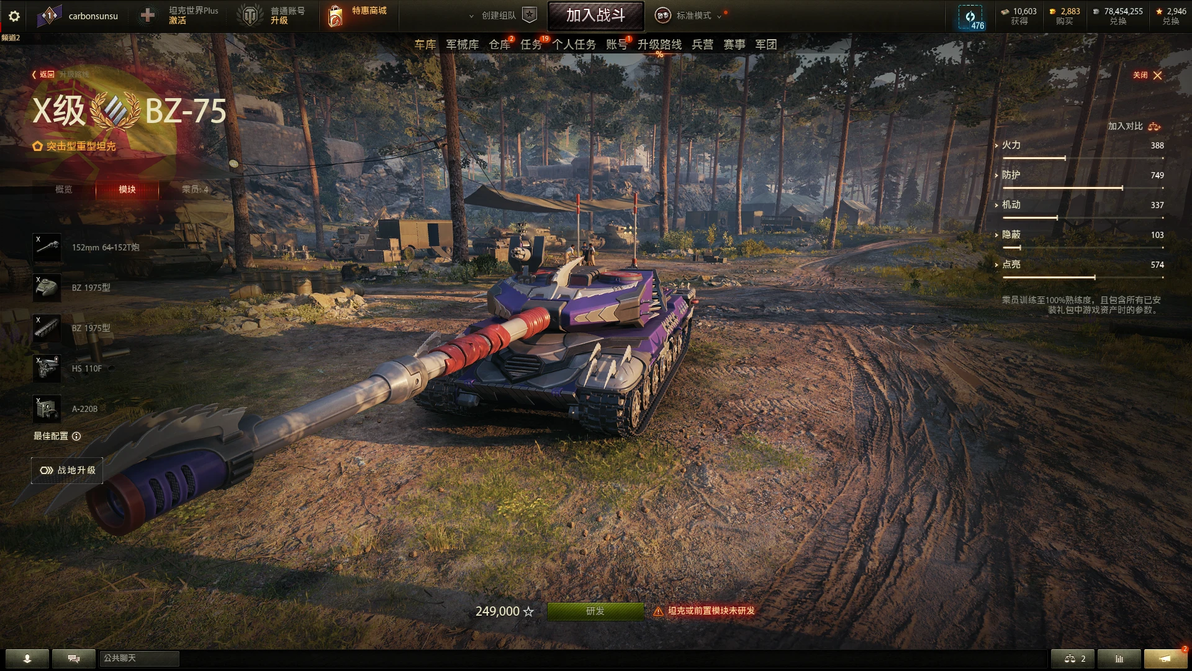Click the 战地升级 field upgrade button
This screenshot has width=1192, height=671.
(x=68, y=470)
